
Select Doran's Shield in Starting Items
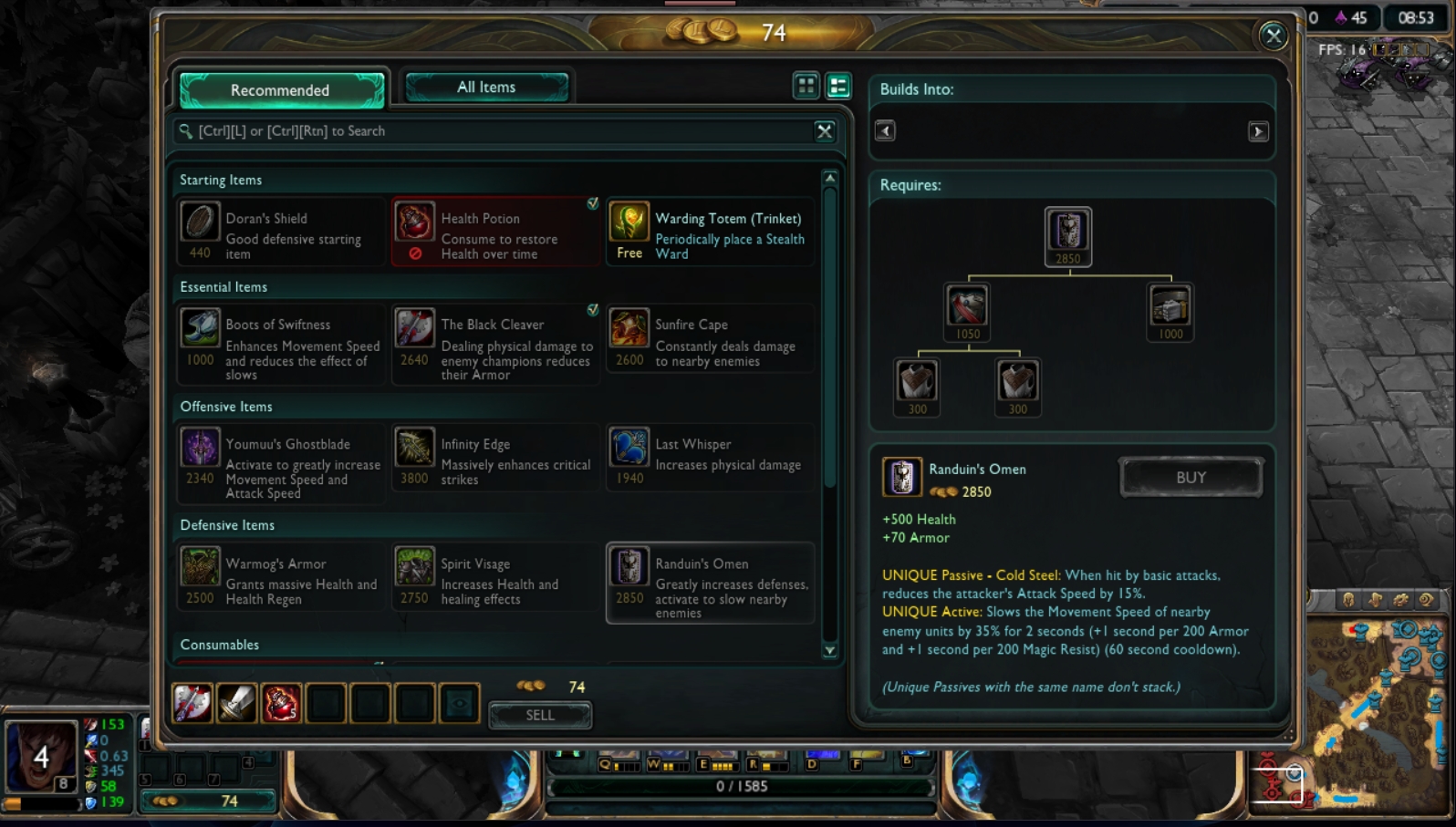tap(281, 233)
